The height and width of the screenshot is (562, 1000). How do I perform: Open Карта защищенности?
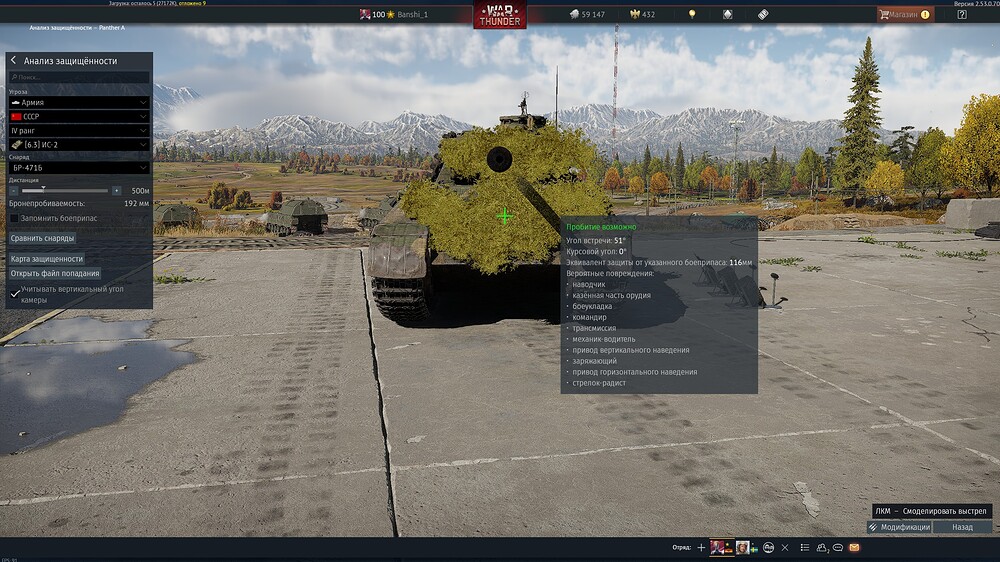pos(47,259)
